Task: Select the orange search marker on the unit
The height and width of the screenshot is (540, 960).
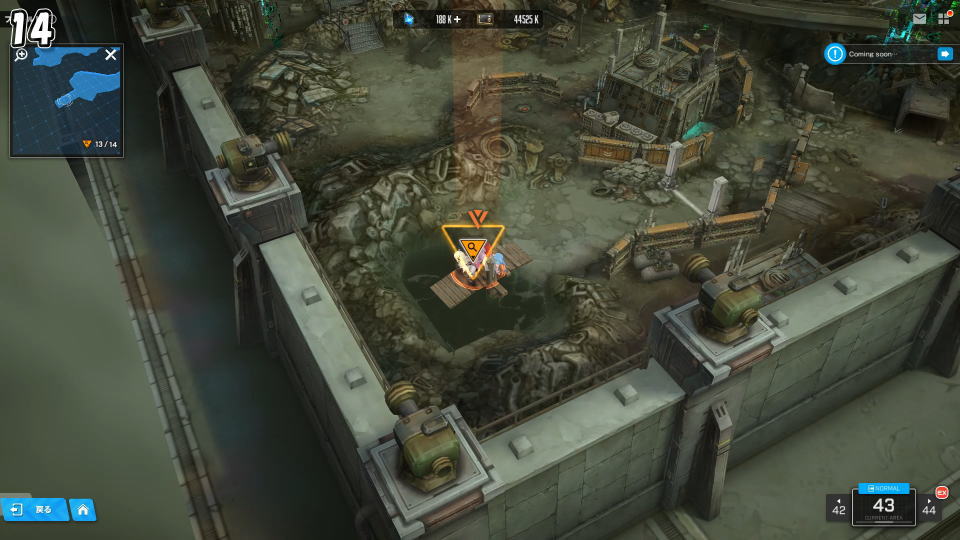Action: [x=473, y=247]
